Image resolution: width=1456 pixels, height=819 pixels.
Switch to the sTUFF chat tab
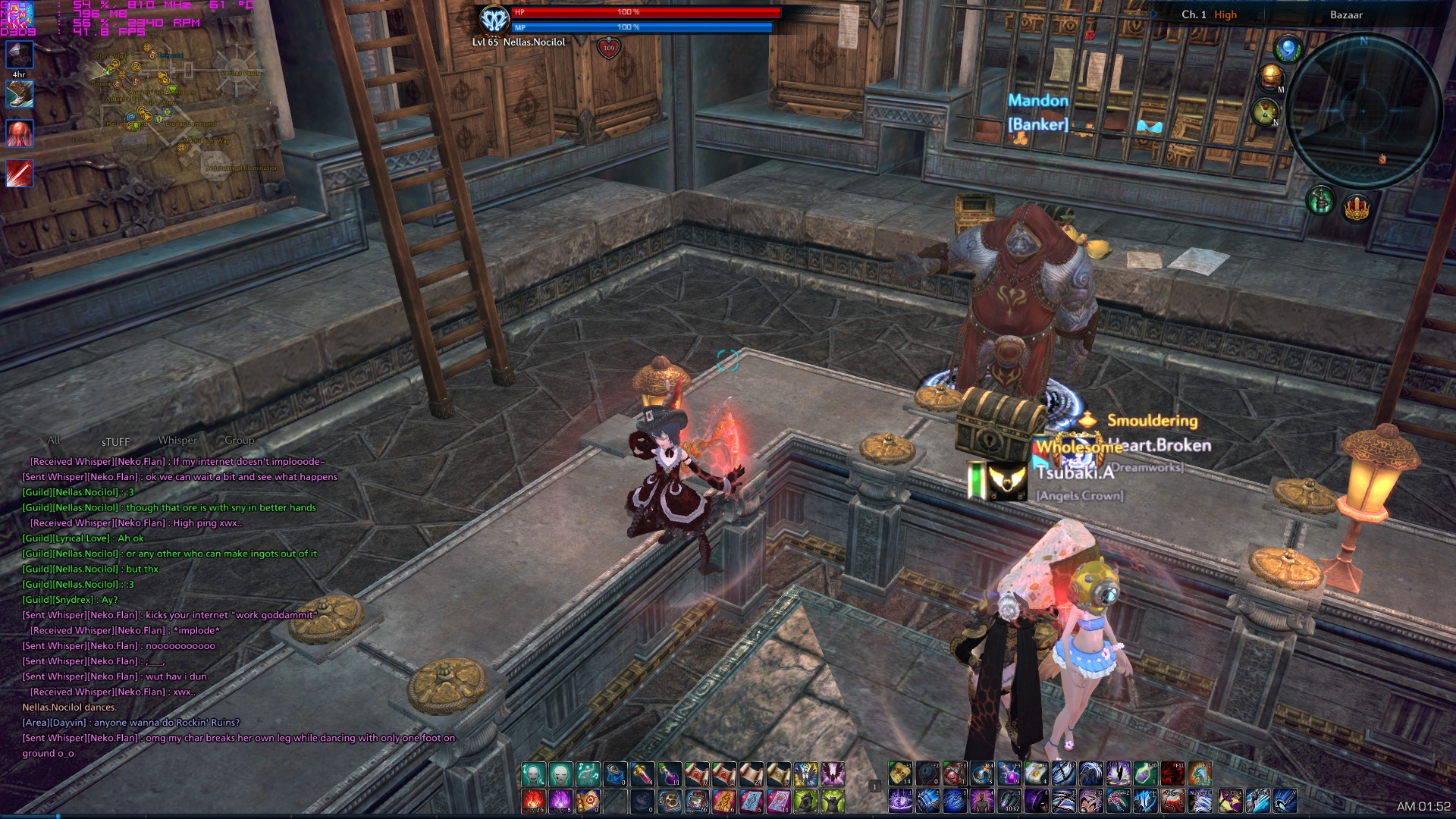coord(115,442)
